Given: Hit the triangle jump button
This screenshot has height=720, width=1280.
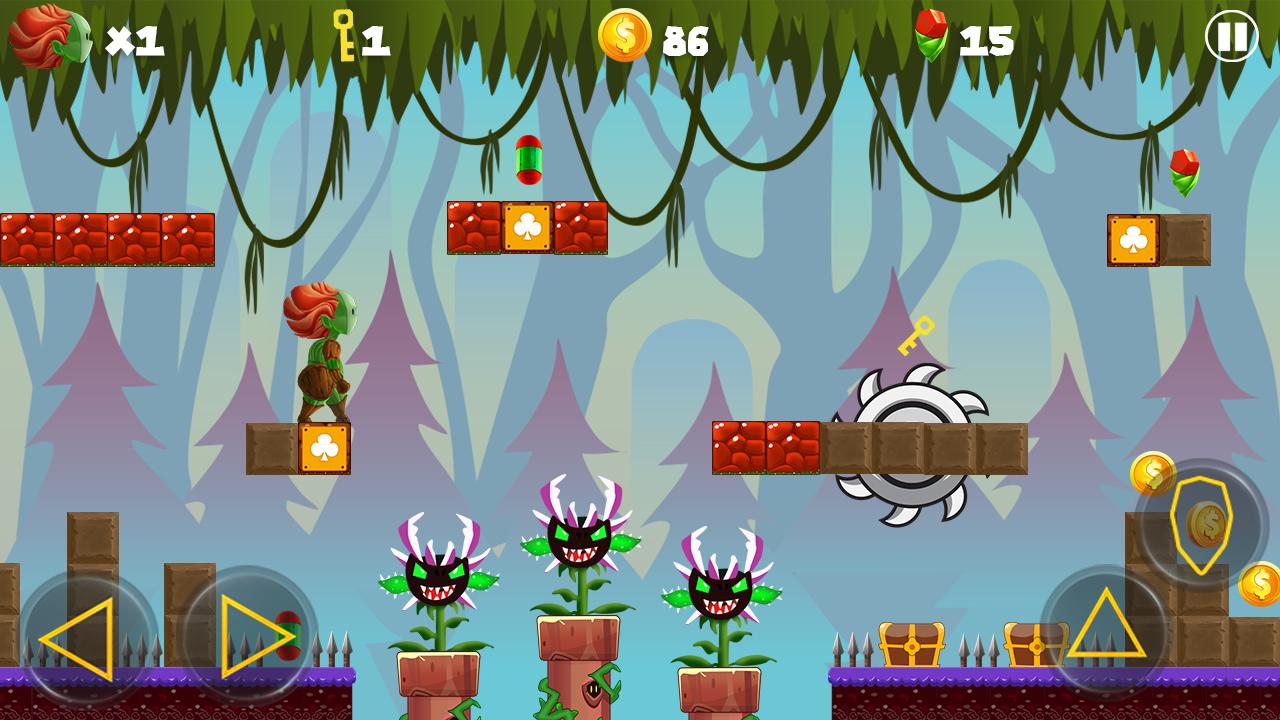Looking at the screenshot, I should [x=1106, y=626].
